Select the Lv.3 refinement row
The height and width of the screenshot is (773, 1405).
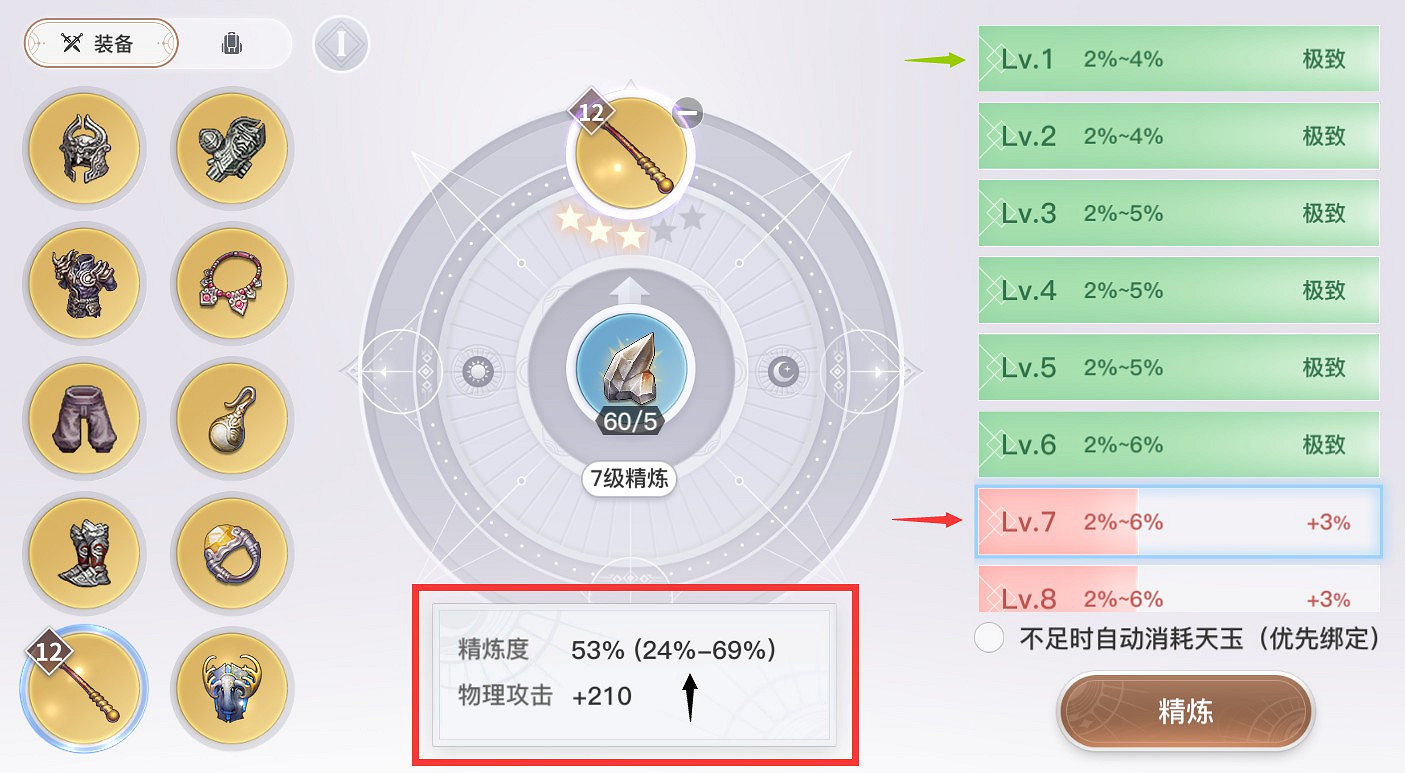[1178, 213]
